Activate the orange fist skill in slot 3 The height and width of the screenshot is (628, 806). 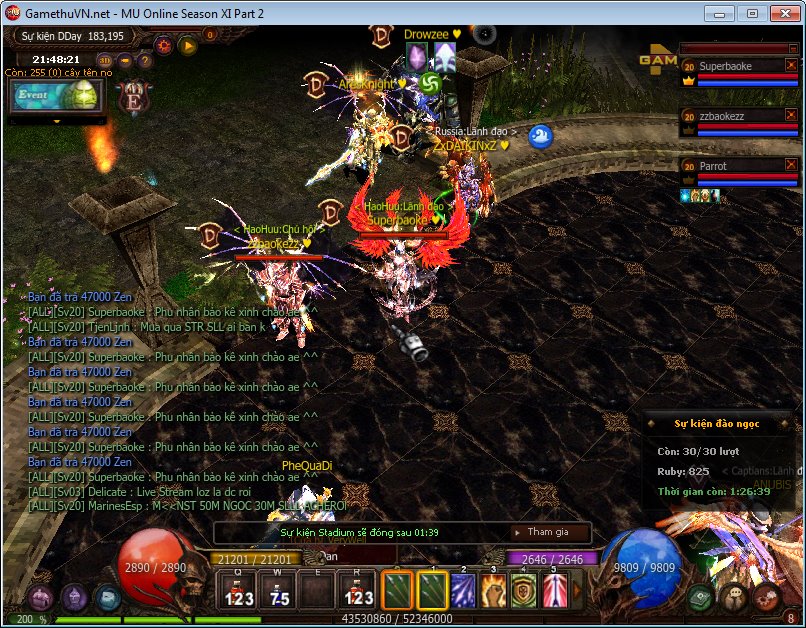495,591
